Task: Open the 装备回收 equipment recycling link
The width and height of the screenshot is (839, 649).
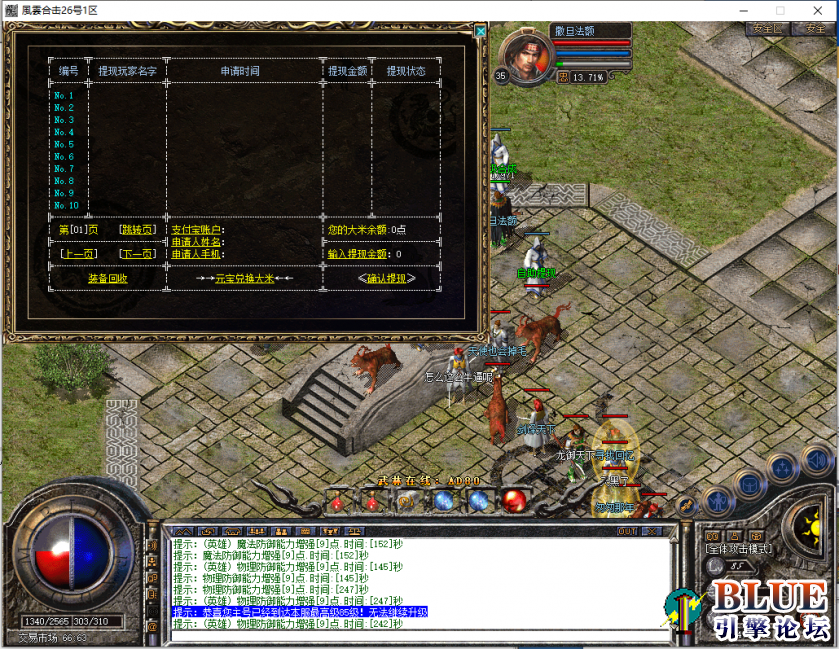Action: [x=107, y=278]
